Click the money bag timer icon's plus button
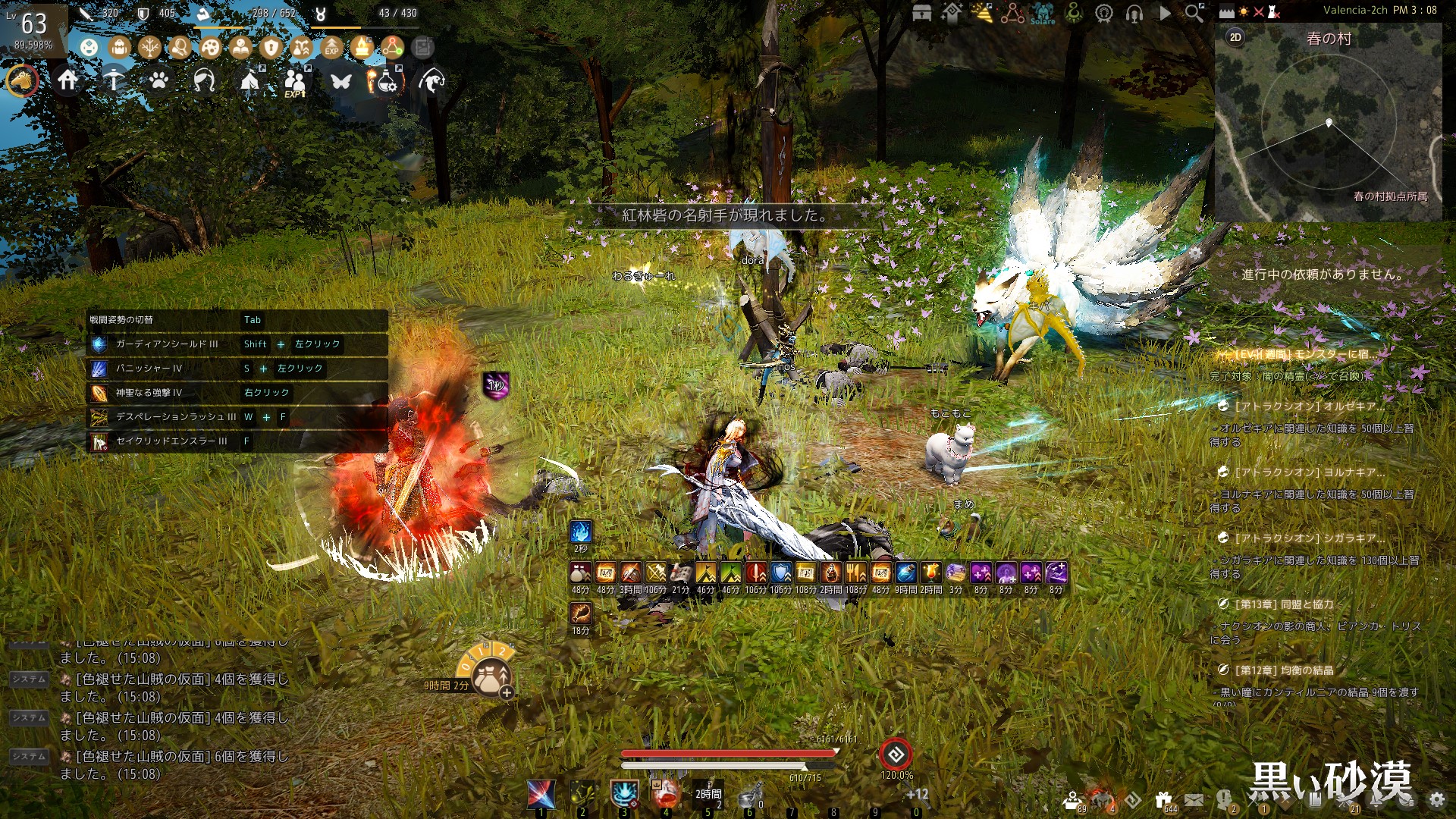 click(507, 692)
